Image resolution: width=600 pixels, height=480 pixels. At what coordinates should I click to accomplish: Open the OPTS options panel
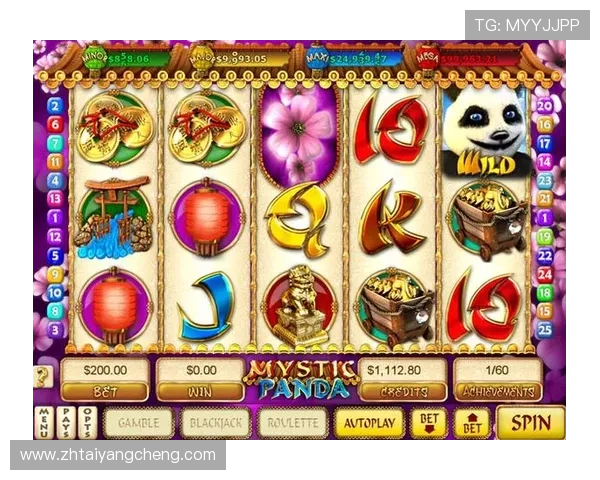(x=87, y=423)
